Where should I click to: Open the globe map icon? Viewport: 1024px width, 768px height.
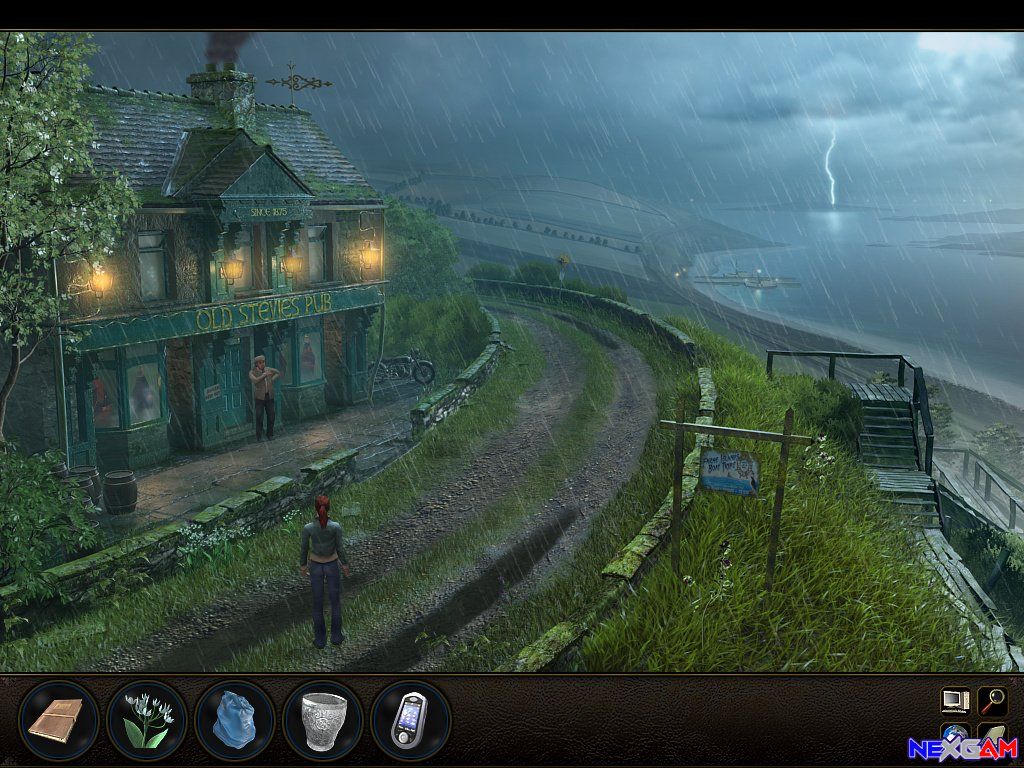[955, 735]
